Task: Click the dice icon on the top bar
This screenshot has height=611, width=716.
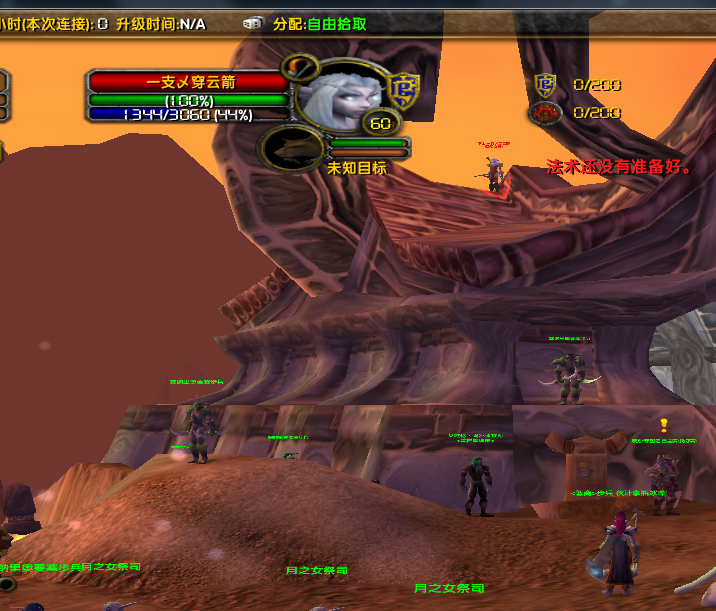Action: tap(251, 24)
